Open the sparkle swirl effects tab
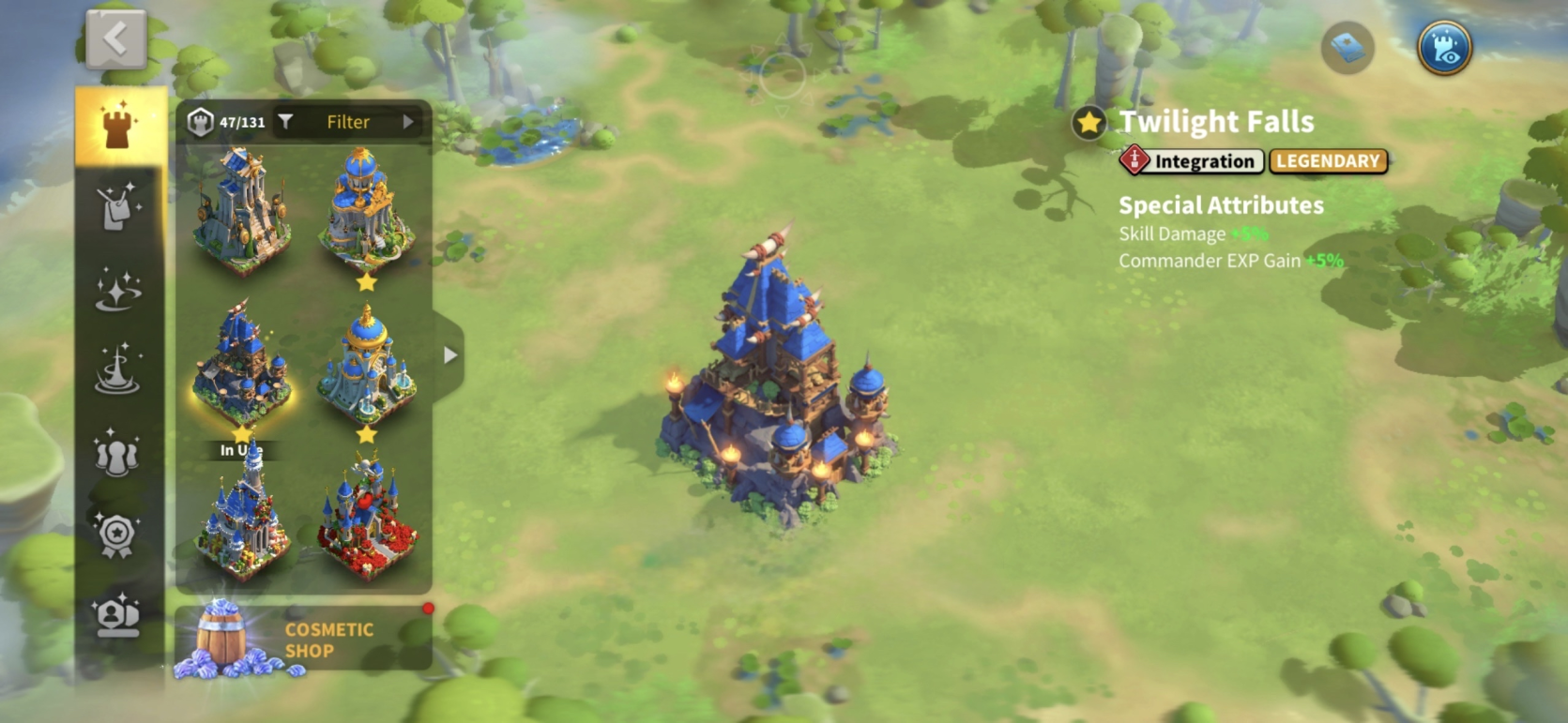 [x=119, y=288]
